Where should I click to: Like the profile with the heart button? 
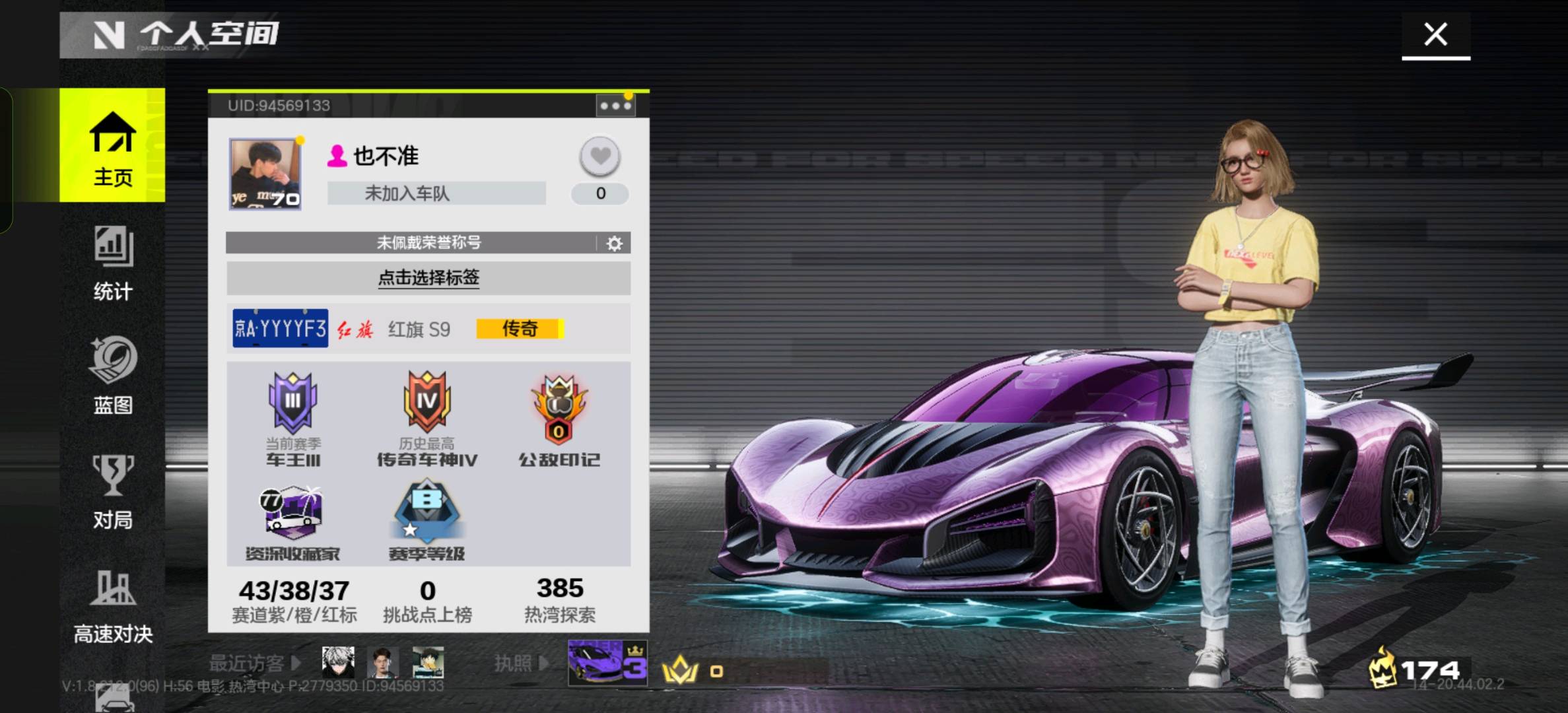599,156
